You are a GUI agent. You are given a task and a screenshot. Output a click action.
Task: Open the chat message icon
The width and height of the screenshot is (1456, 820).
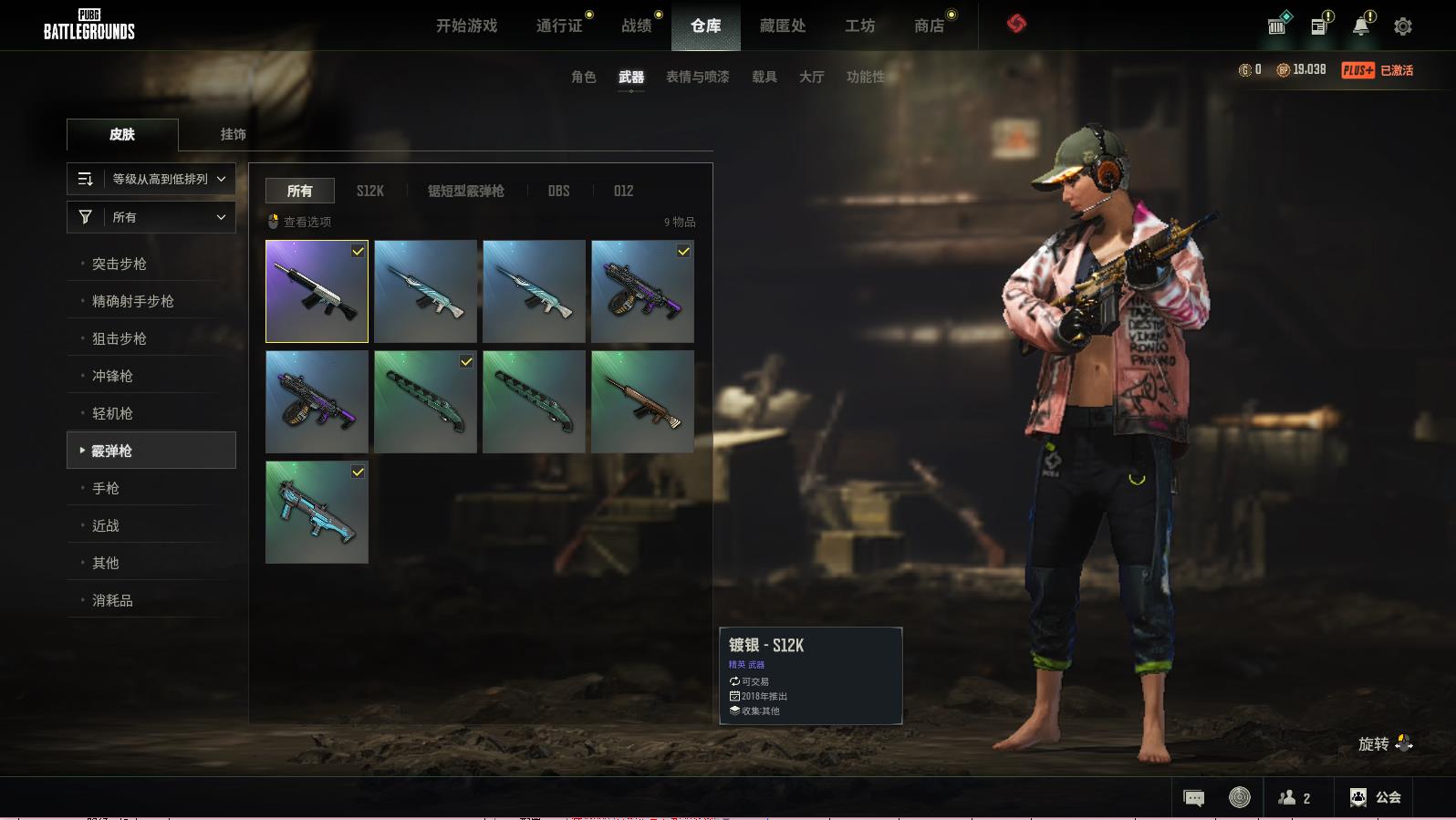(1193, 798)
